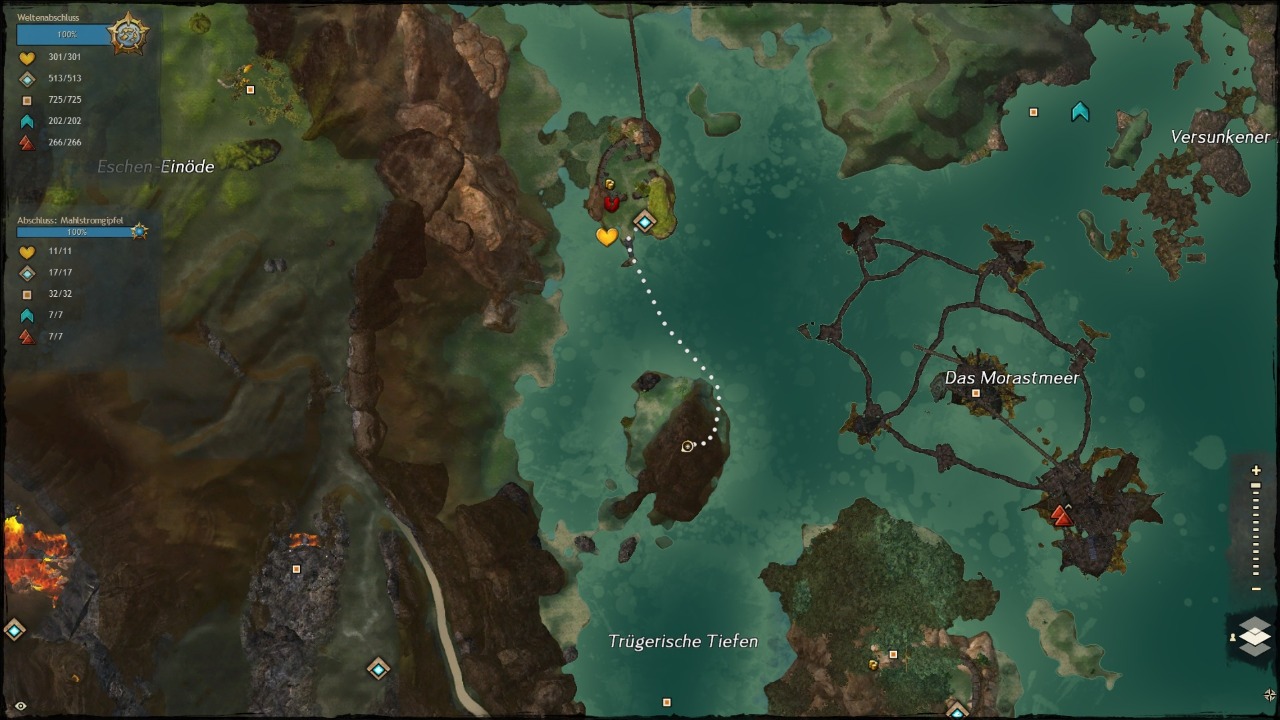The height and width of the screenshot is (720, 1280).
Task: Click the compass icon in the map corner
Action: tap(1270, 695)
